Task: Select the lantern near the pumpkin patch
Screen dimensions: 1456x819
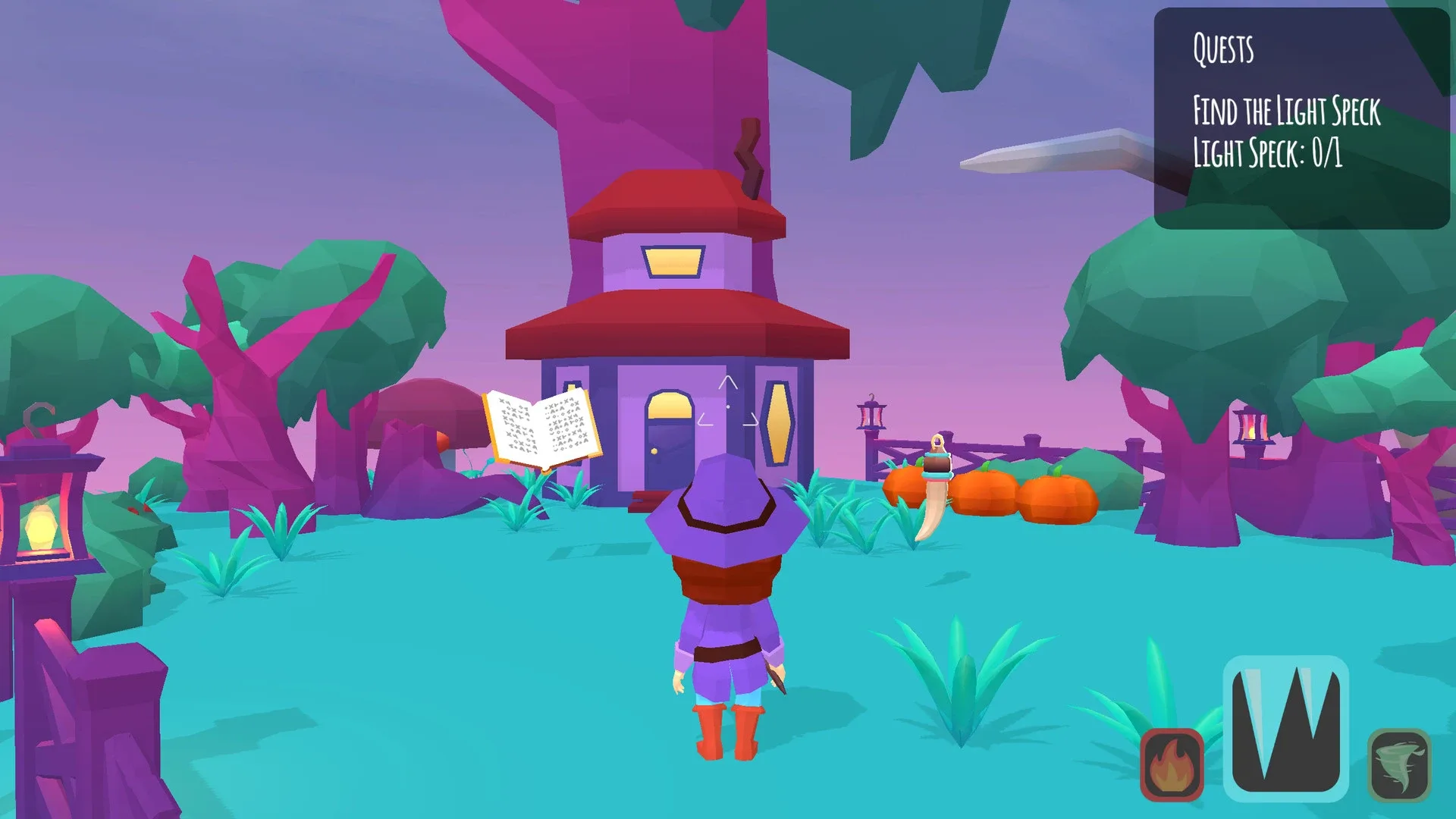Action: [870, 417]
